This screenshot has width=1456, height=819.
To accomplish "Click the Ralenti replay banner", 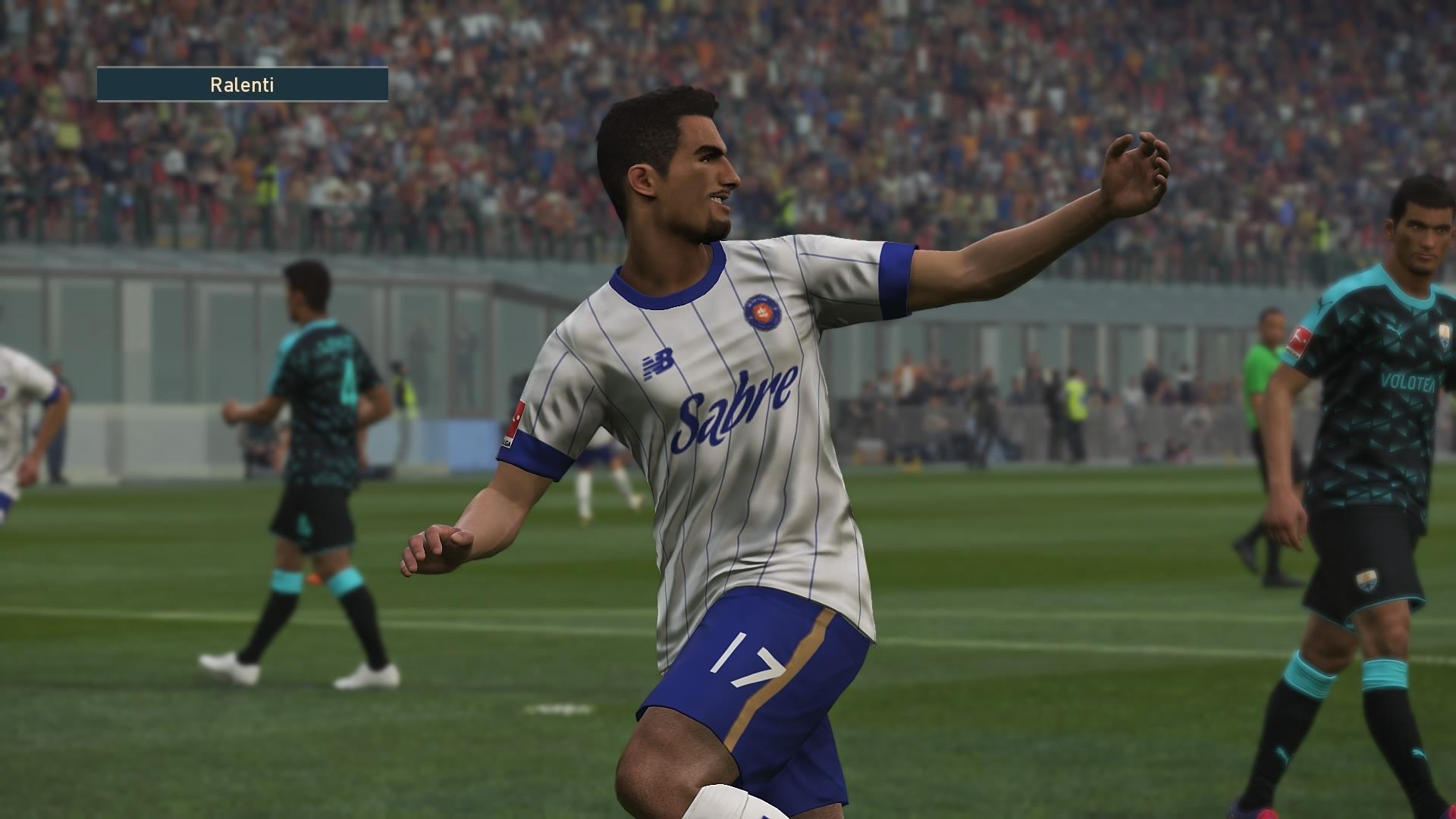I will pos(242,85).
